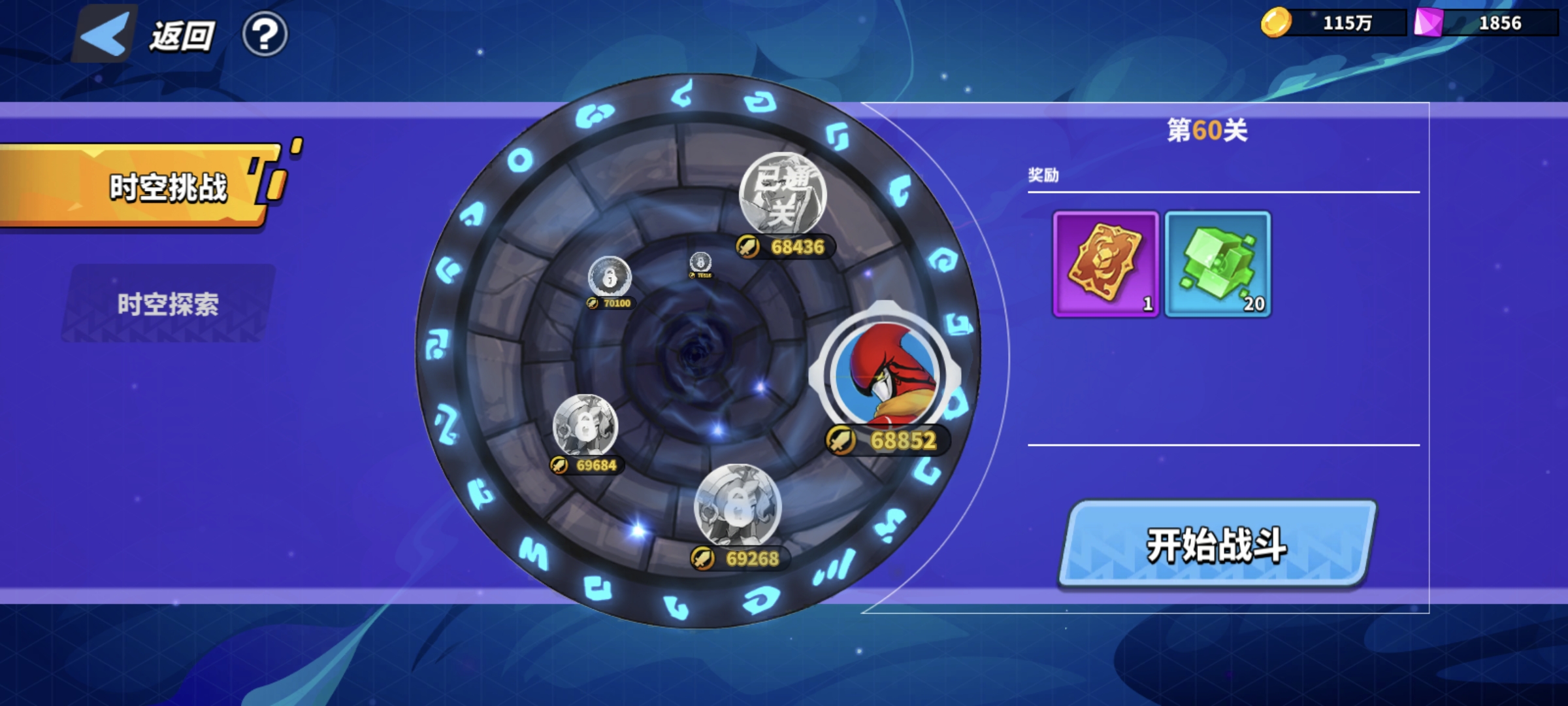Switch to the 时空探索 tab
This screenshot has height=706, width=1568.
pos(168,304)
